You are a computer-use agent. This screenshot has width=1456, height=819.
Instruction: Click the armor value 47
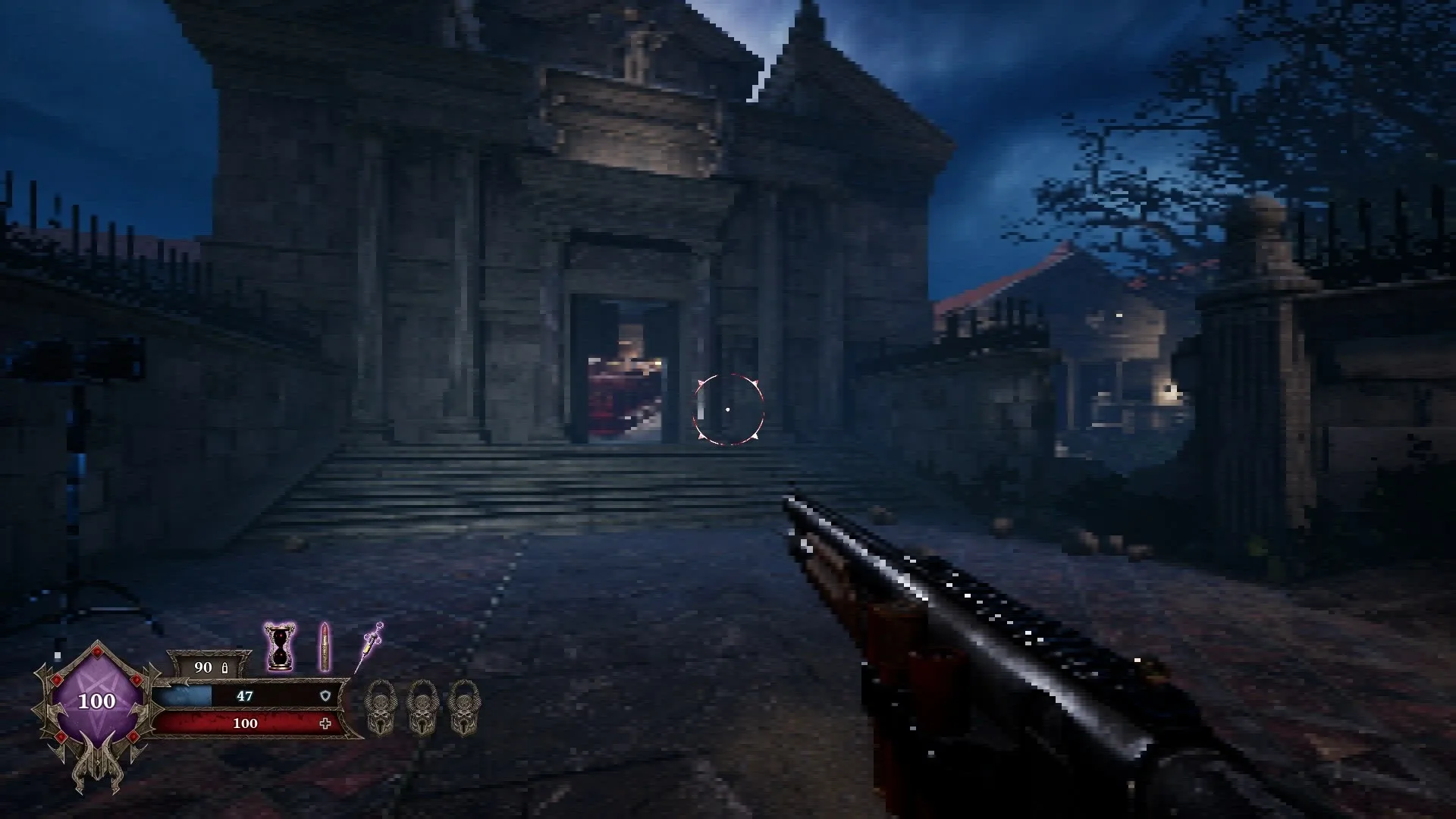click(x=244, y=695)
